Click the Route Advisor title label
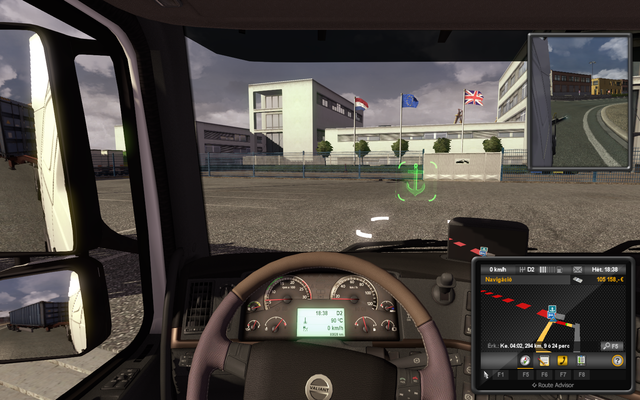Image resolution: width=640 pixels, height=400 pixels. click(552, 383)
